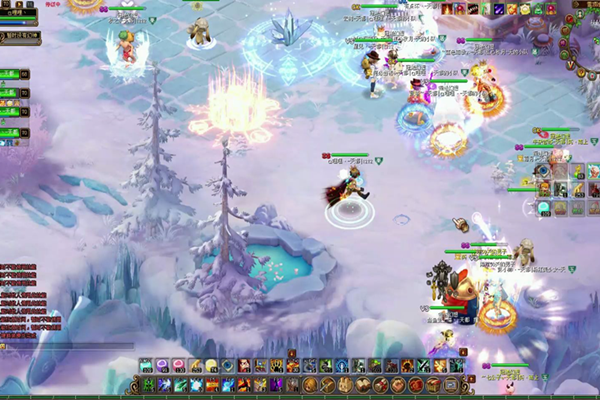The image size is (600, 400).
Task: Select the yellow orb hotbar slot
Action: 211,365
